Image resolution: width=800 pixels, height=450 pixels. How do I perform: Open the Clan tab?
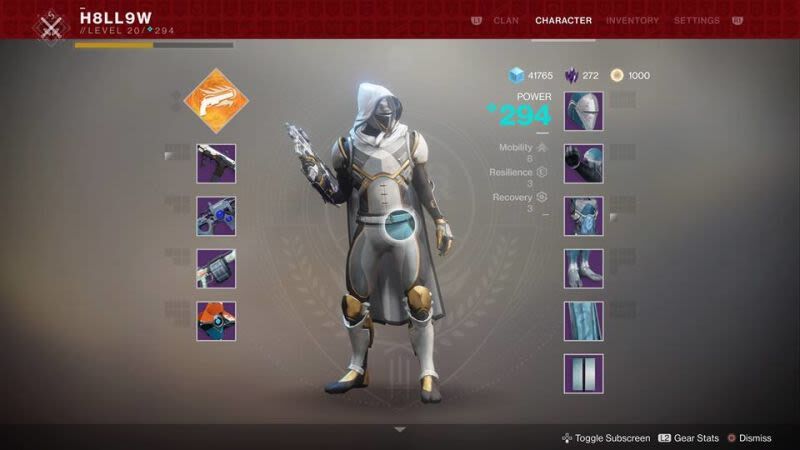(x=506, y=20)
